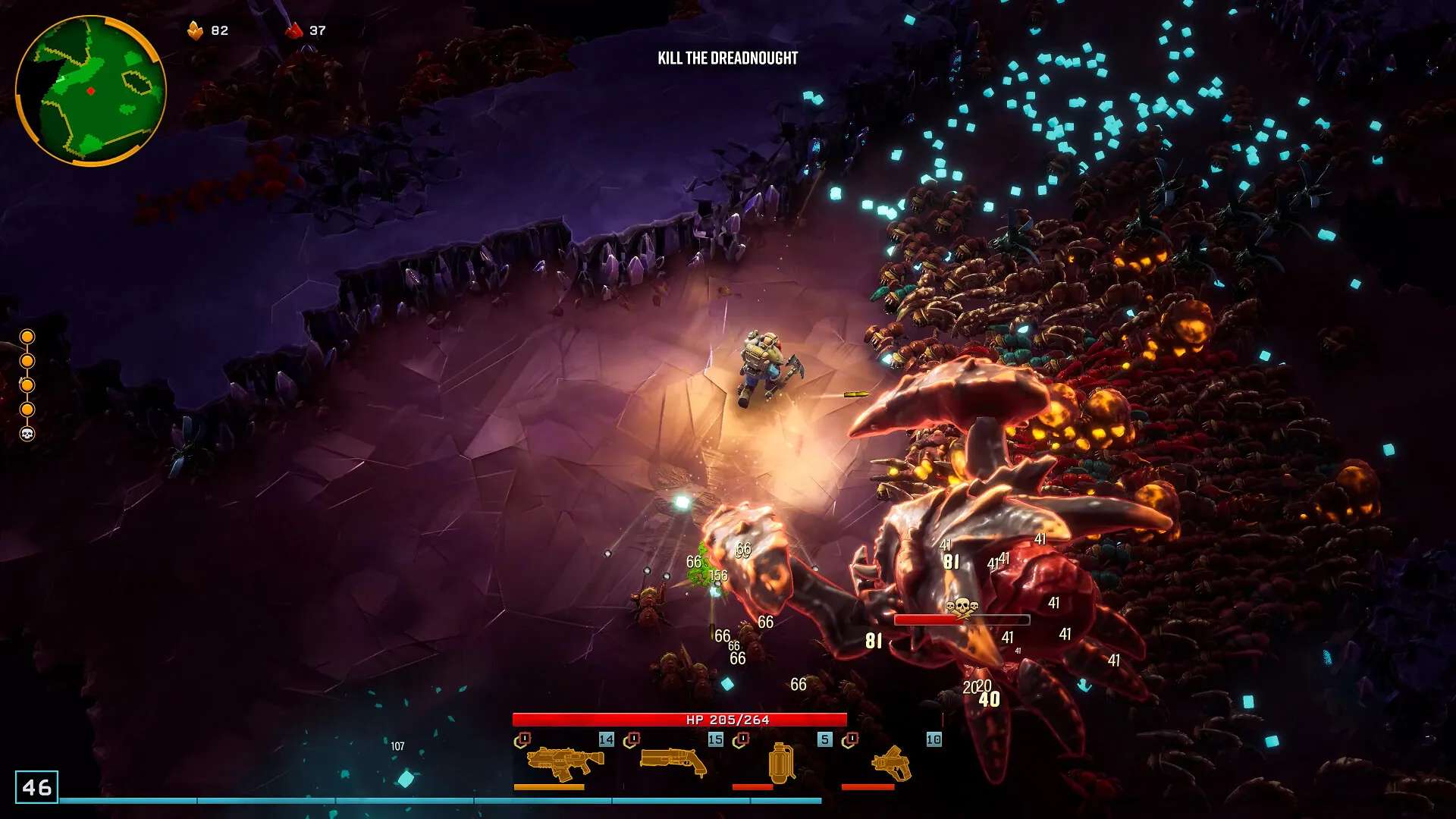Select the sawed-off shotgun weapon slot
This screenshot has height=819, width=1456.
(673, 762)
